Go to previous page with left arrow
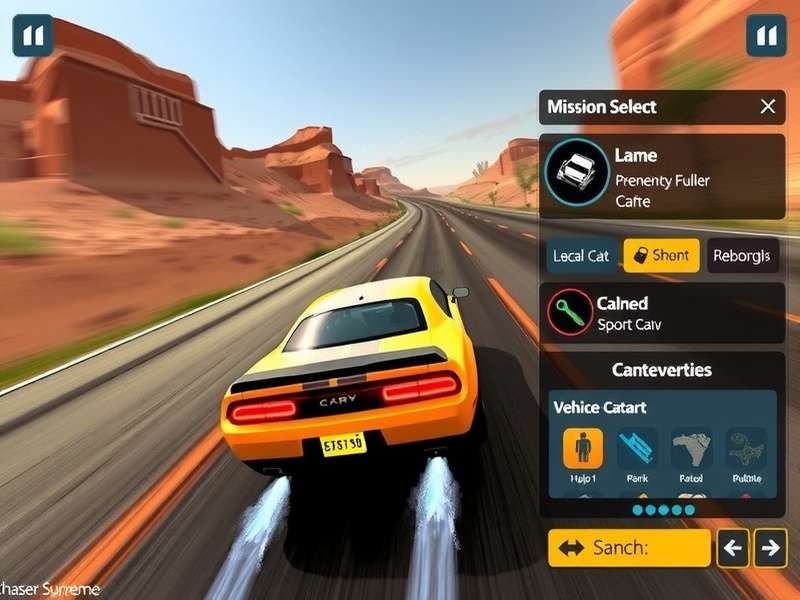800x600 pixels. [733, 548]
